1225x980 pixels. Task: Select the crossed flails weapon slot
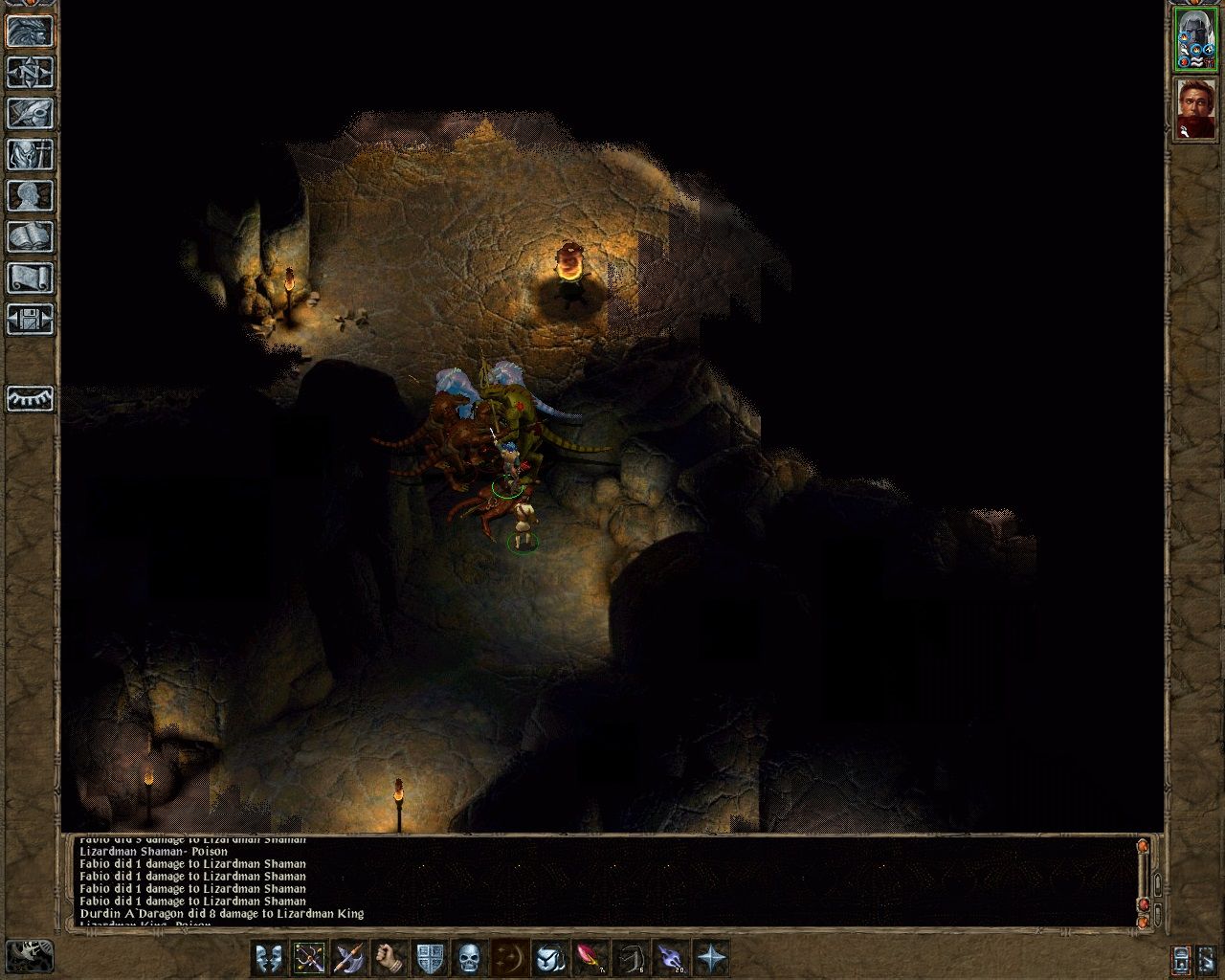(x=310, y=958)
